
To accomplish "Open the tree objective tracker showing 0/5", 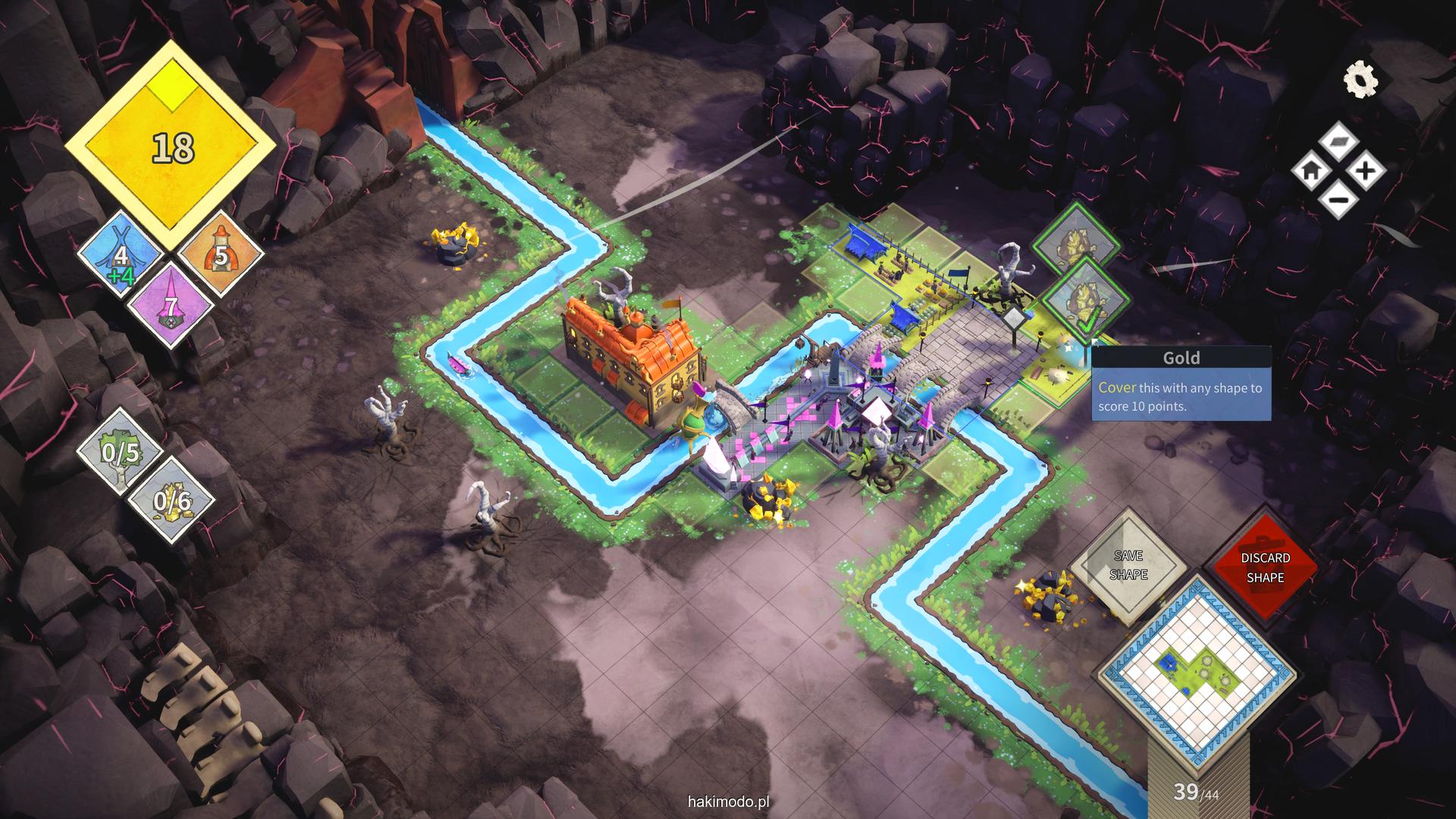I will pos(121,453).
